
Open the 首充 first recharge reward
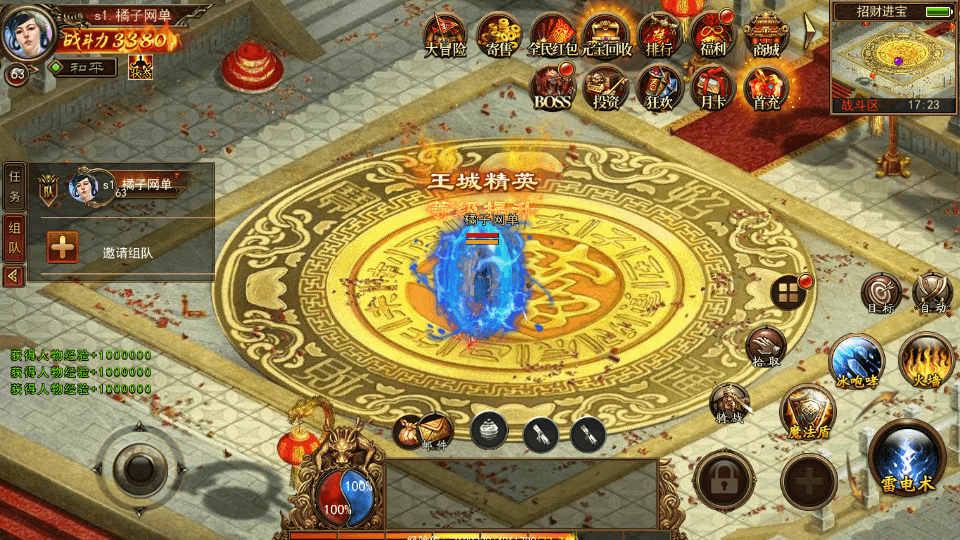766,87
